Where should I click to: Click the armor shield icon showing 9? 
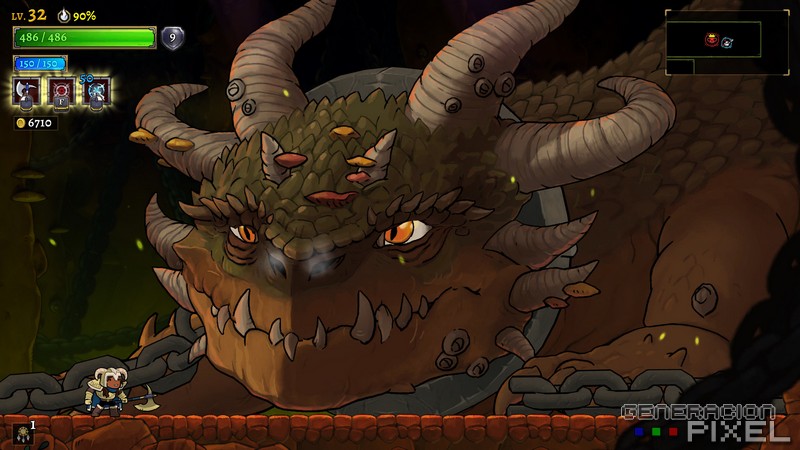point(173,38)
